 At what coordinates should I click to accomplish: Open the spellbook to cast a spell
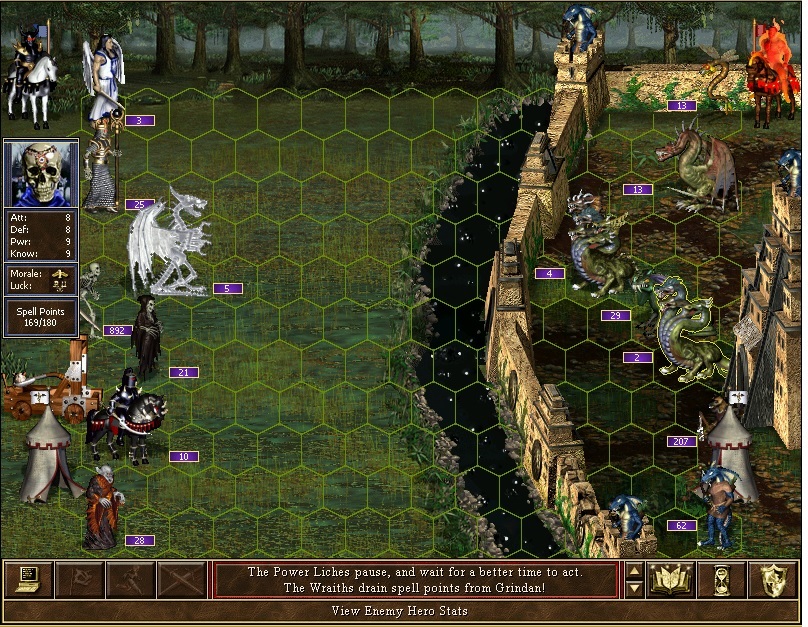coord(672,579)
